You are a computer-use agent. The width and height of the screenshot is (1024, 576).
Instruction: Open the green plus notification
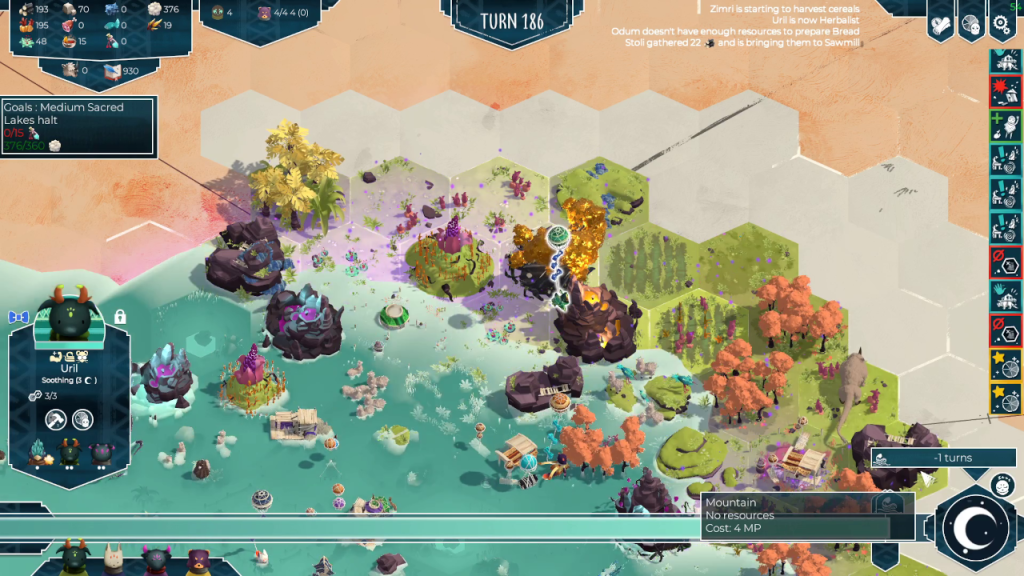coord(1005,126)
